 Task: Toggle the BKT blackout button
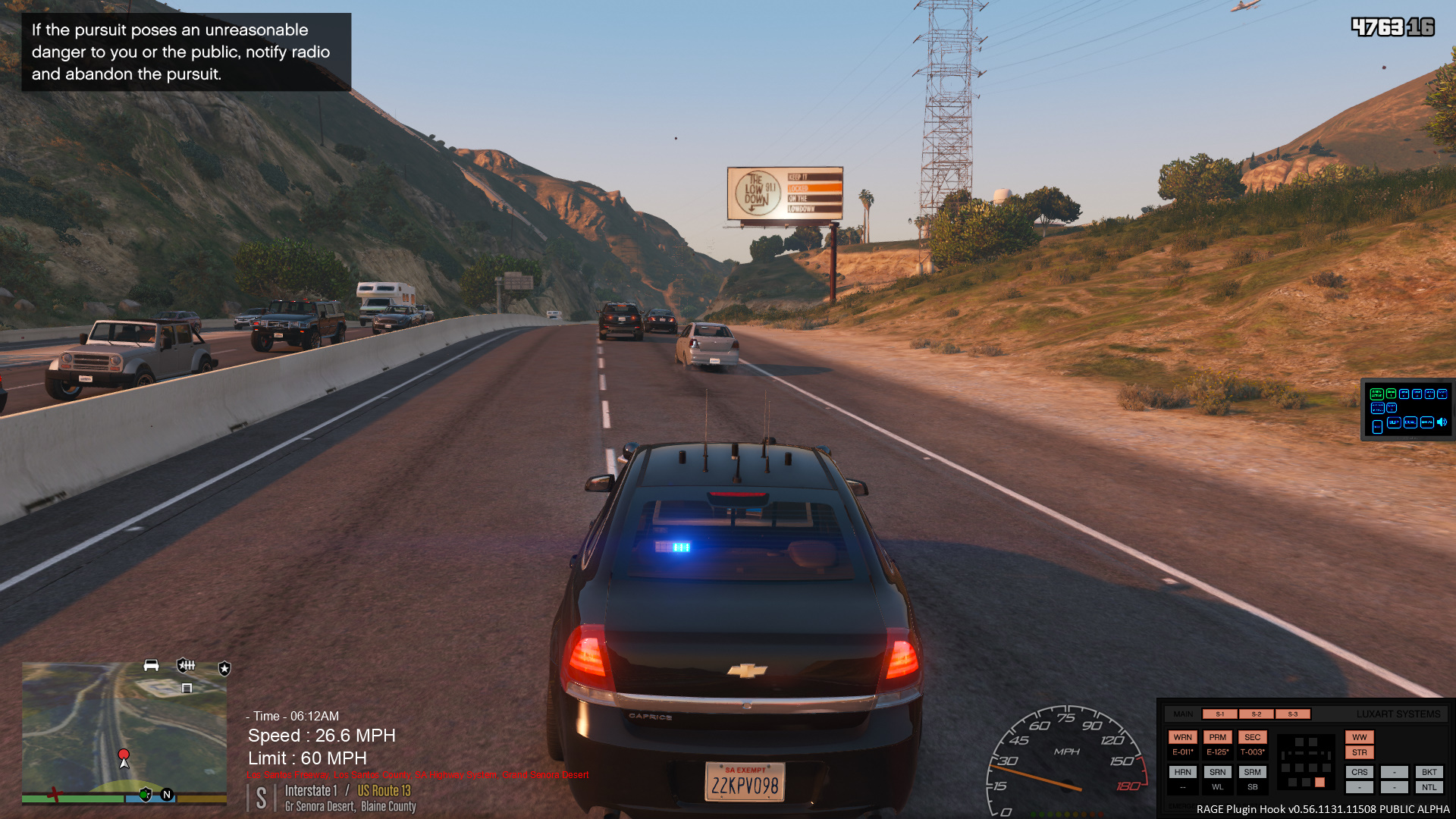(1429, 772)
